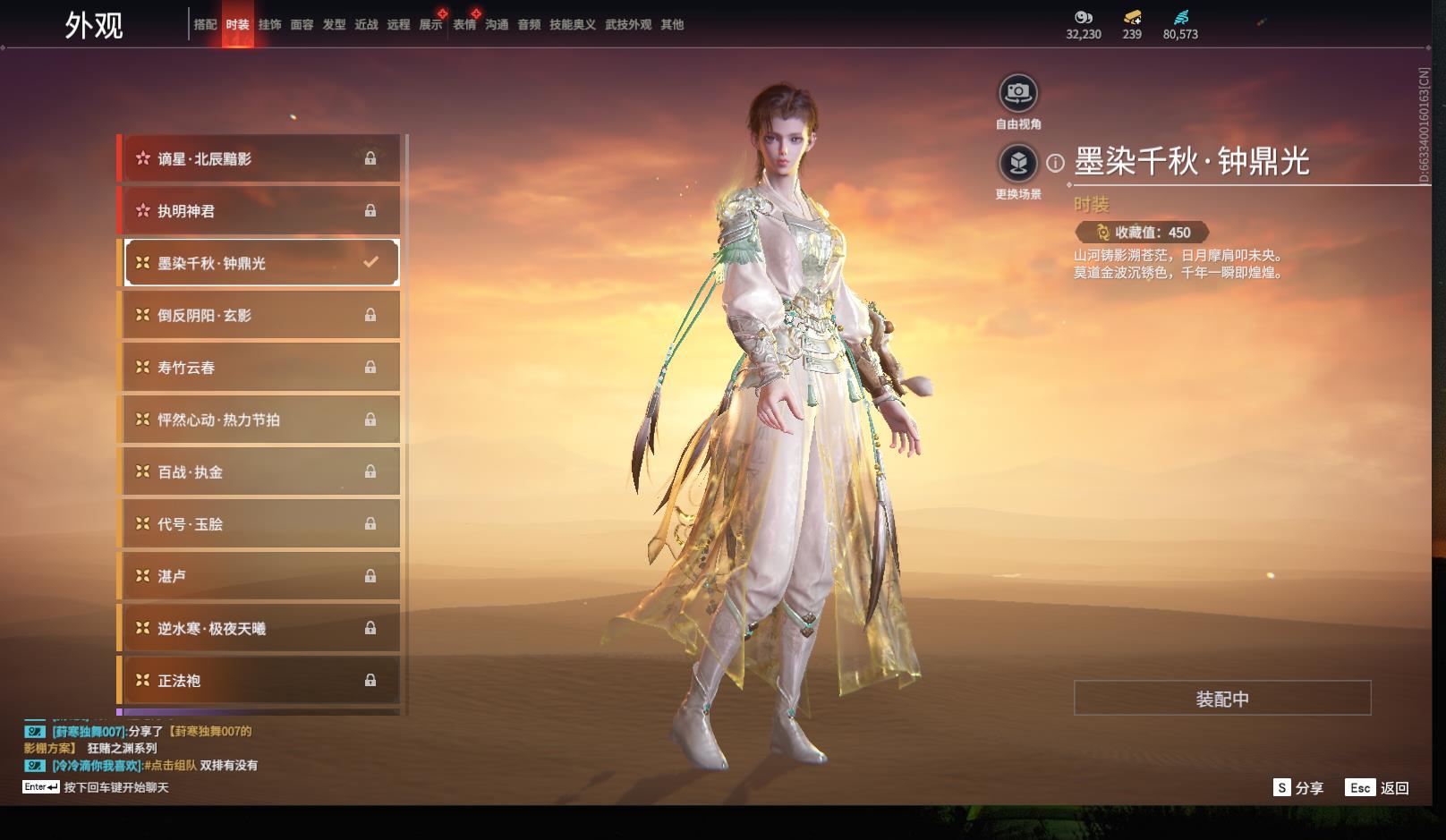Choose the 百战·执金 outfit
The width and height of the screenshot is (1446, 840).
259,471
